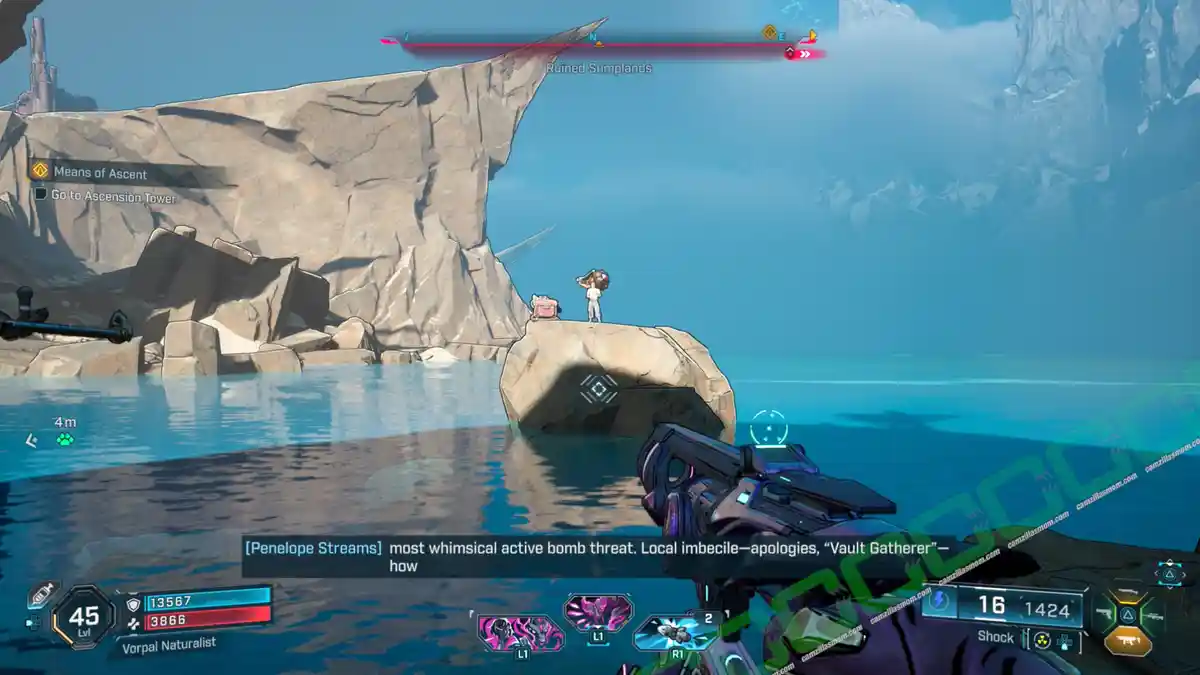Viewport: 1200px width, 675px height.
Task: Activate the pink action skill with two creatures
Action: (520, 634)
